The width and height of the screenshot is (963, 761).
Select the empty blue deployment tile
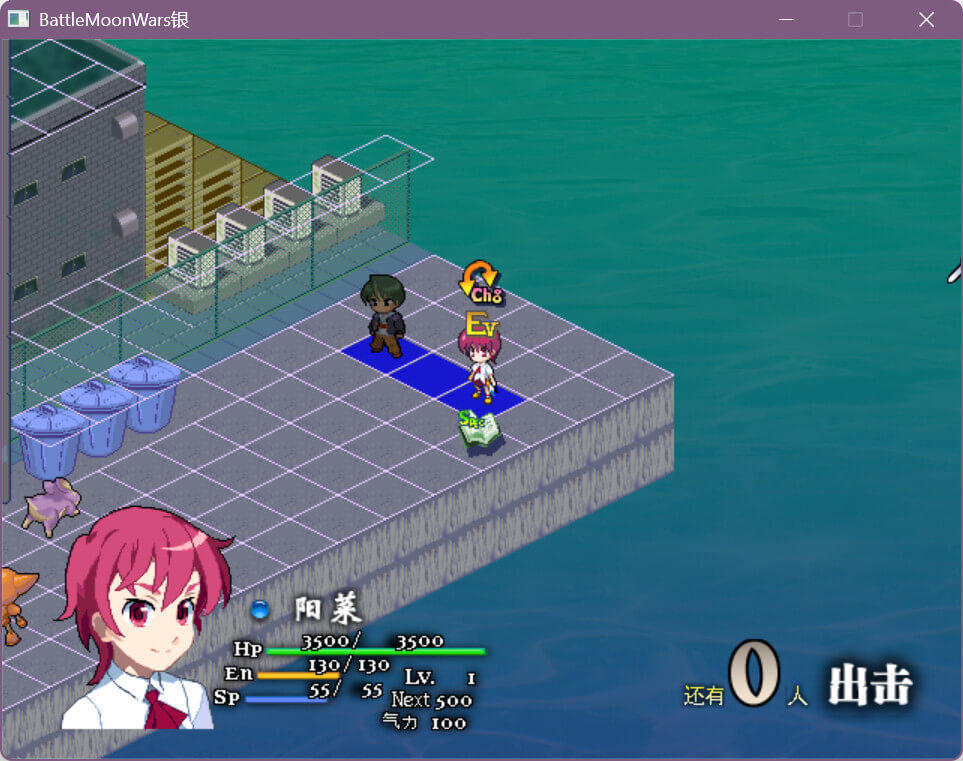tap(431, 370)
